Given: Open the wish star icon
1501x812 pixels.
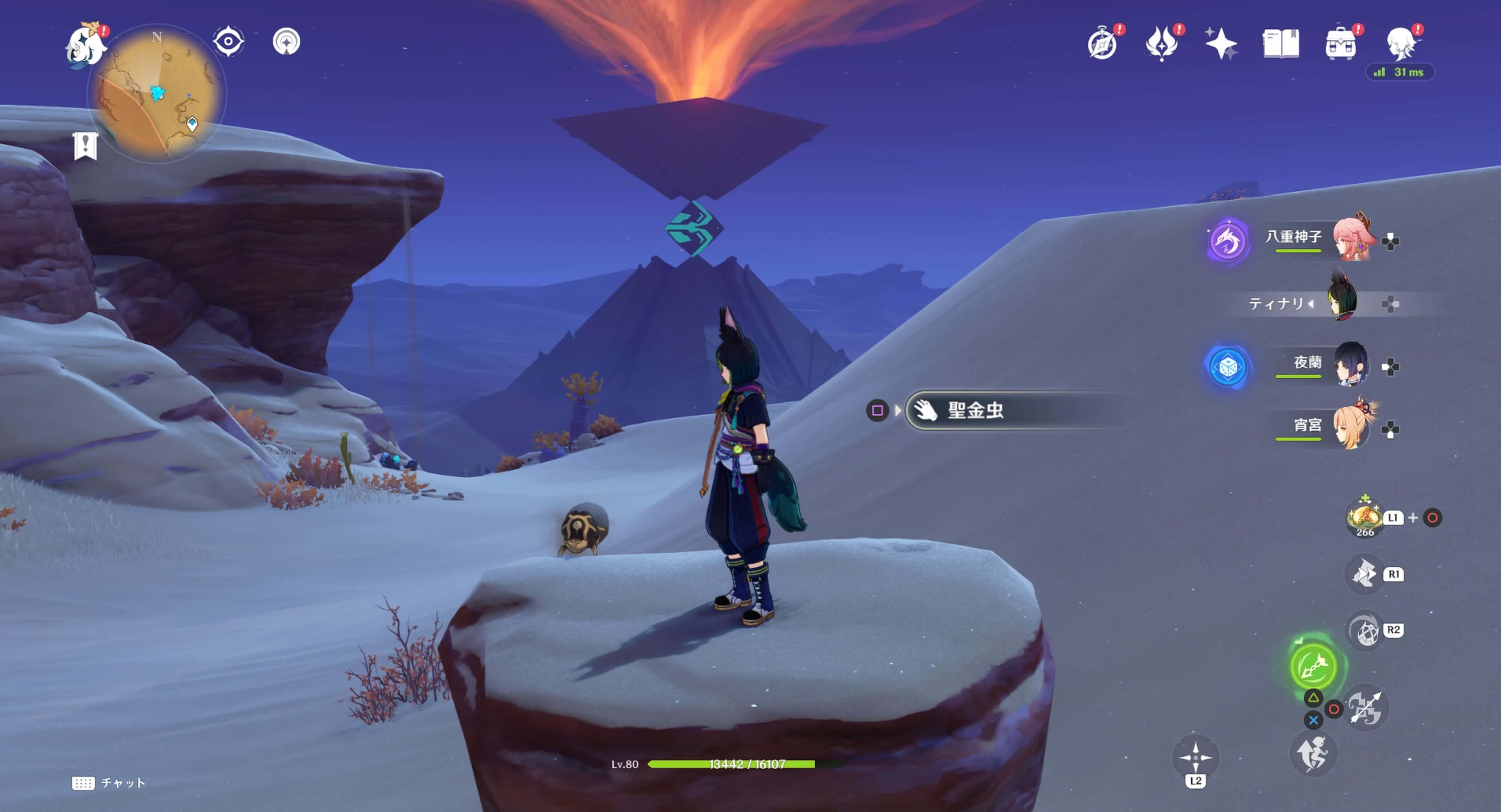Looking at the screenshot, I should (1221, 44).
